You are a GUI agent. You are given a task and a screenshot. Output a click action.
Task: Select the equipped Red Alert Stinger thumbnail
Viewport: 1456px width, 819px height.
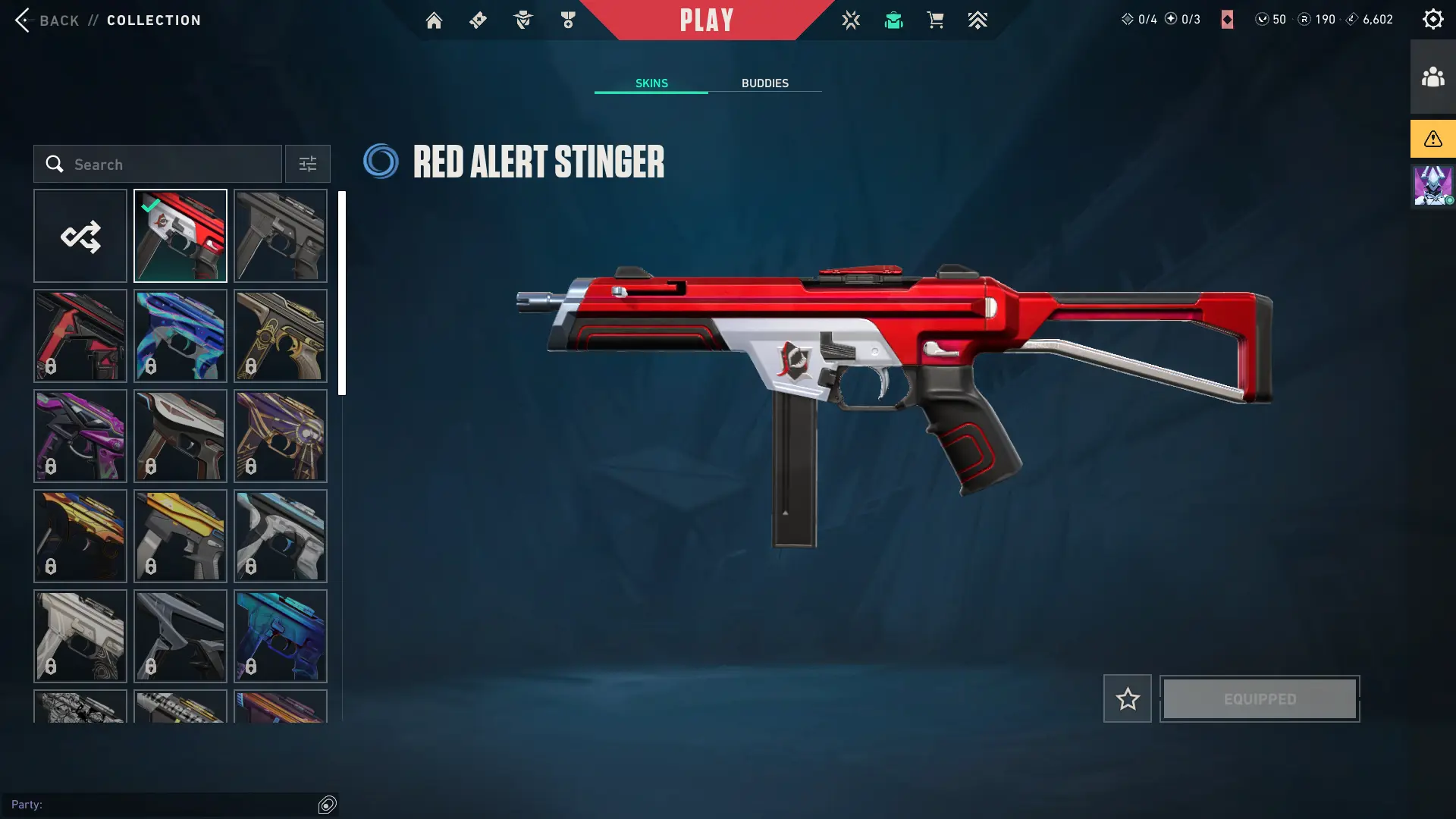pos(180,237)
